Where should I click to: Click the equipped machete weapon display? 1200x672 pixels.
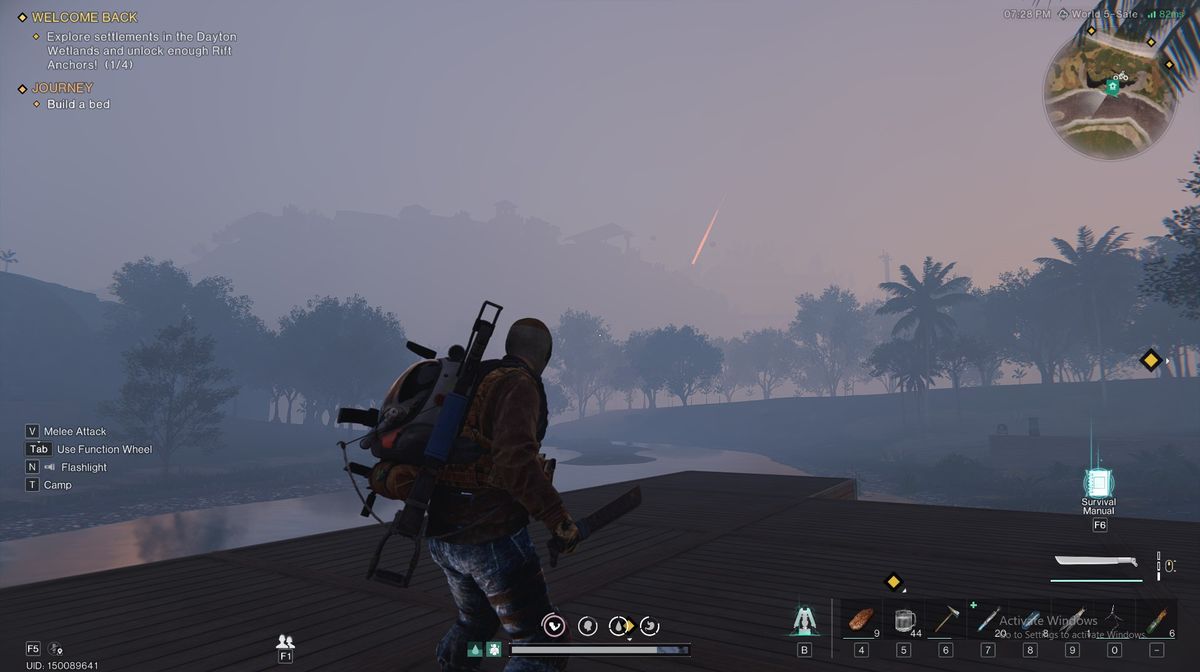pyautogui.click(x=1096, y=566)
